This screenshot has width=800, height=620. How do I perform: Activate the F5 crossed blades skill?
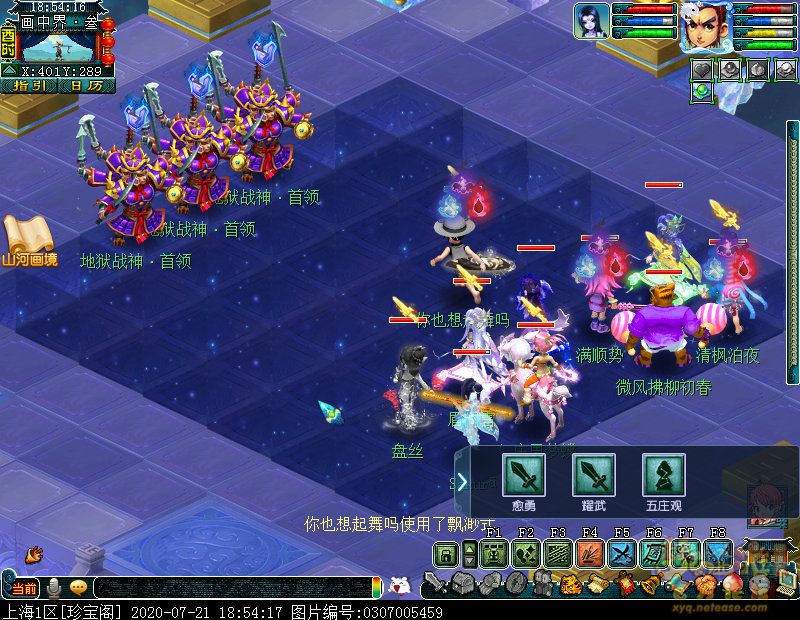[622, 554]
